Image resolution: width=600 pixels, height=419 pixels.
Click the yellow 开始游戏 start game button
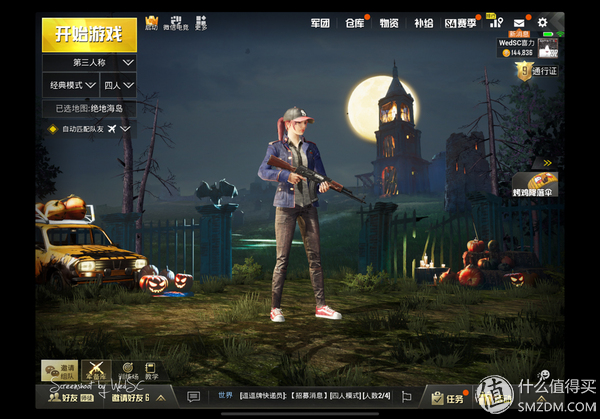89,34
